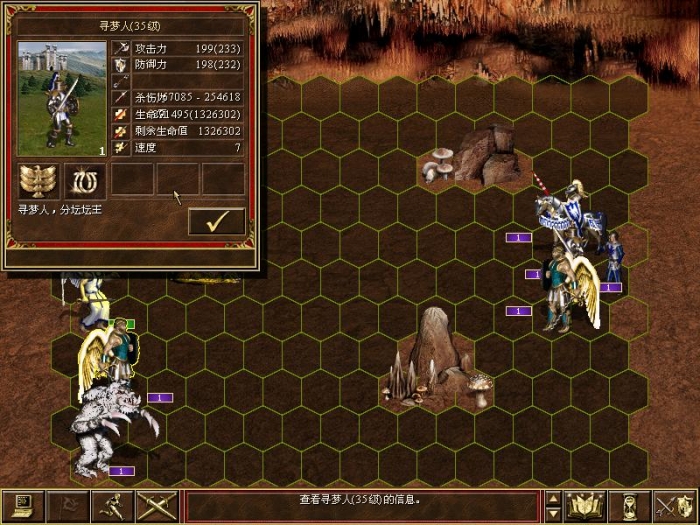Screen dimensions: 700x525
Task: Open the spellbook to cast a spell
Action: click(587, 506)
